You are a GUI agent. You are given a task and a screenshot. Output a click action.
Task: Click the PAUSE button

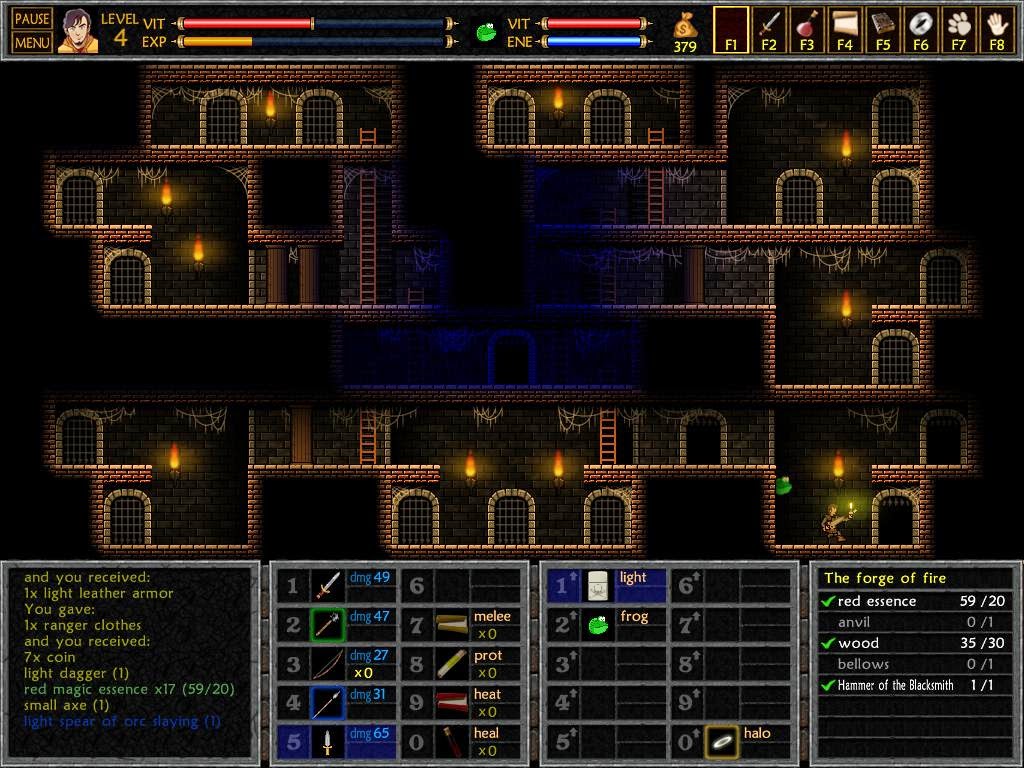click(x=32, y=20)
